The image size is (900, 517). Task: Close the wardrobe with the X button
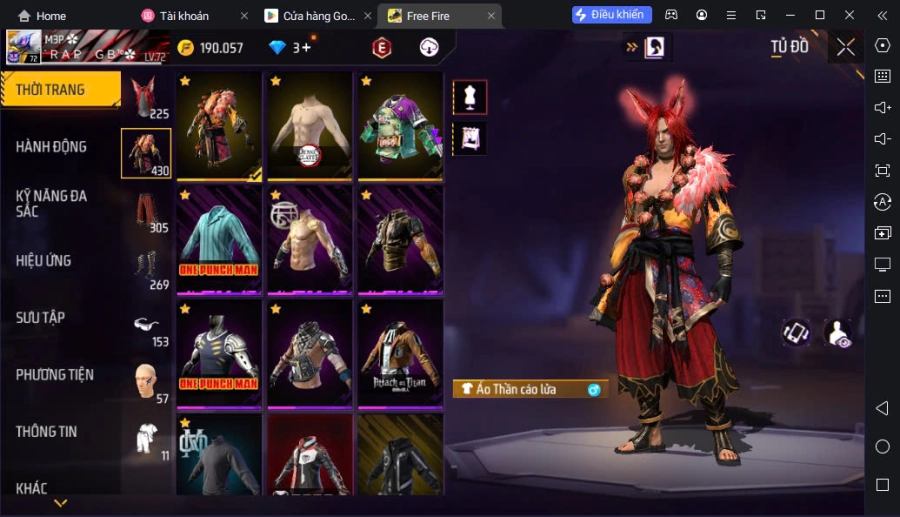click(846, 47)
